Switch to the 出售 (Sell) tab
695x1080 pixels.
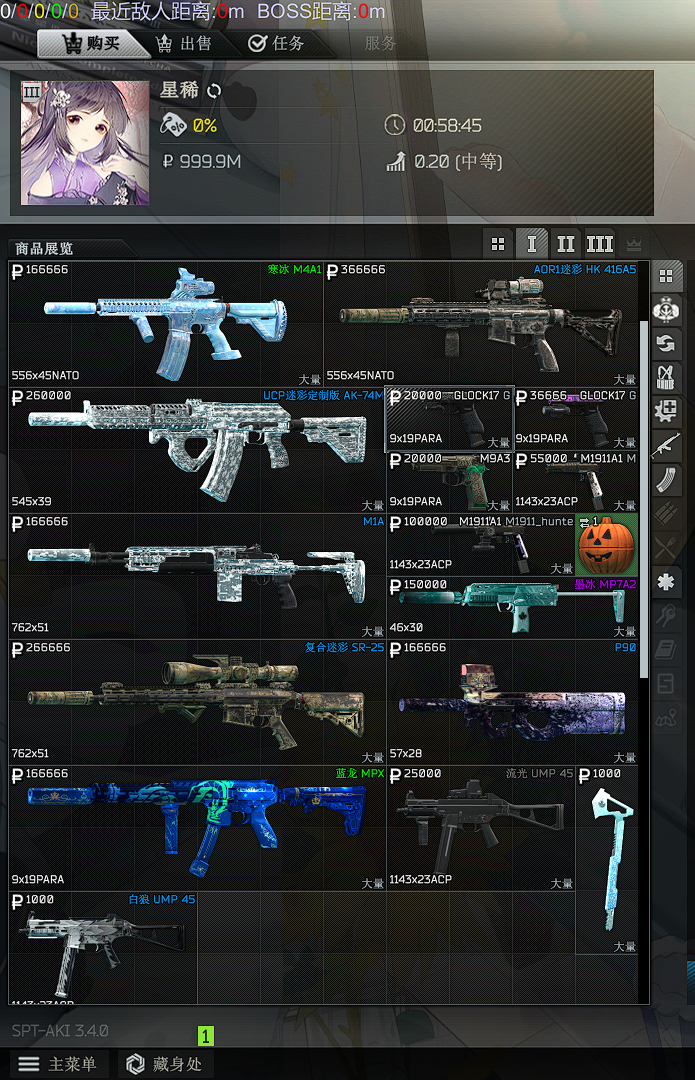point(185,44)
